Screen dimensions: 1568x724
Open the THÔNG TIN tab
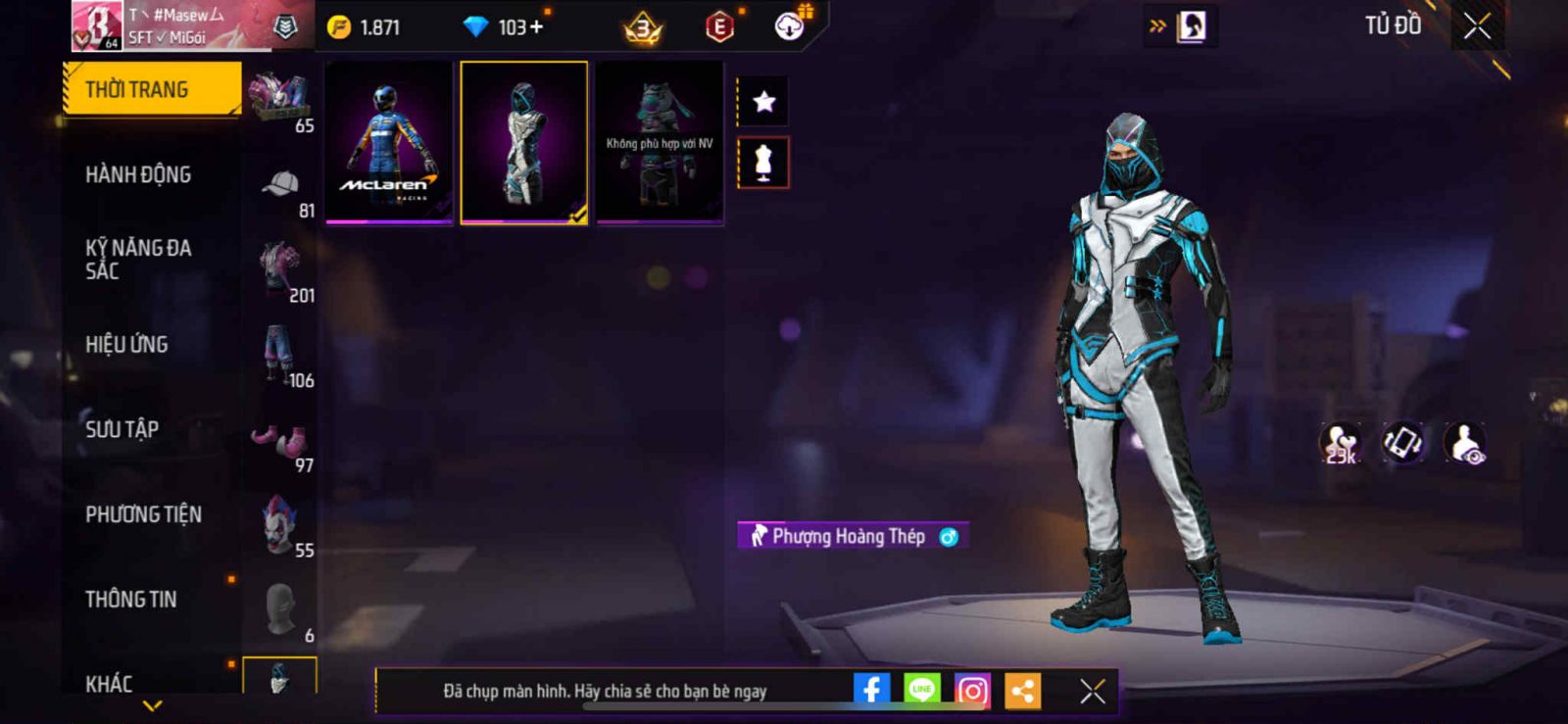coord(131,600)
